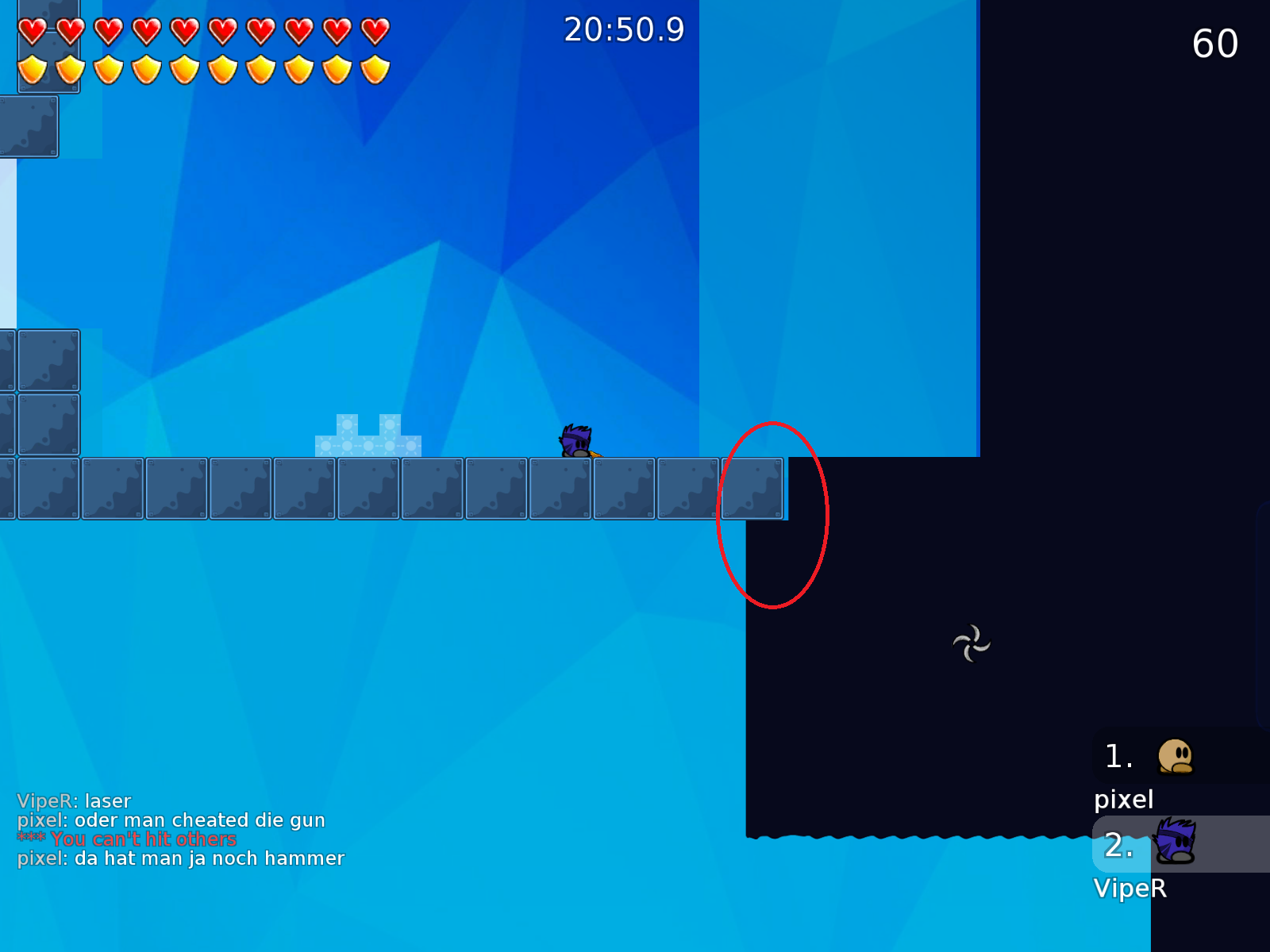Image resolution: width=1270 pixels, height=952 pixels.
Task: Click the first red heart icon
Action: 32,30
